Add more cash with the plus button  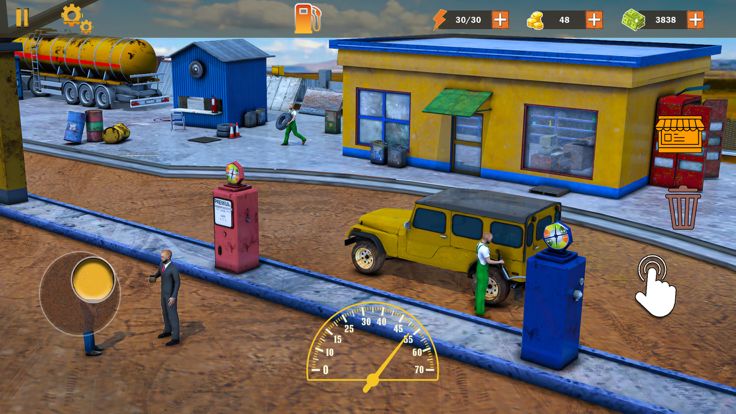(x=694, y=19)
